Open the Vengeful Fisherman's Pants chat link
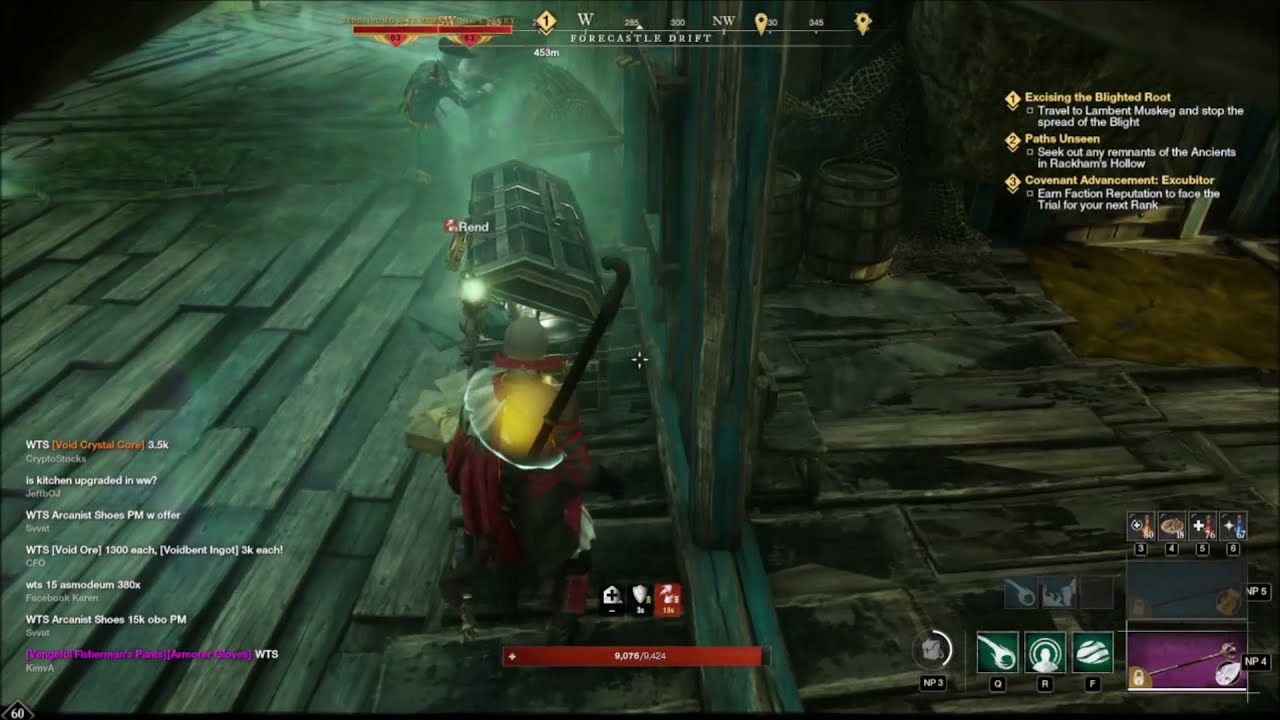The width and height of the screenshot is (1280, 720). (x=88, y=654)
